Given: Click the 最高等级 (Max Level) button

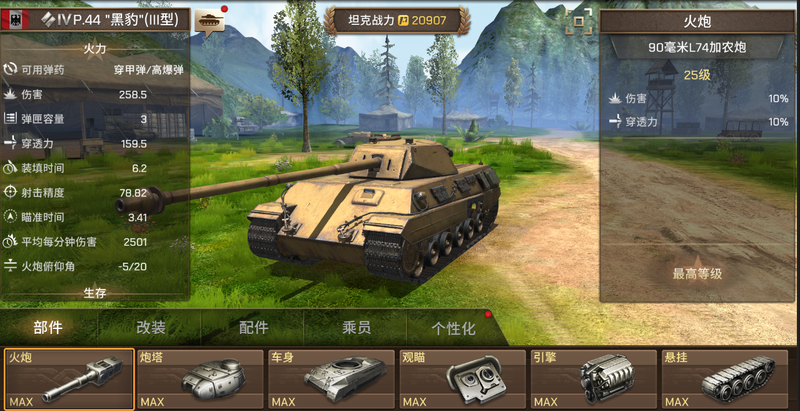Looking at the screenshot, I should 696,273.
